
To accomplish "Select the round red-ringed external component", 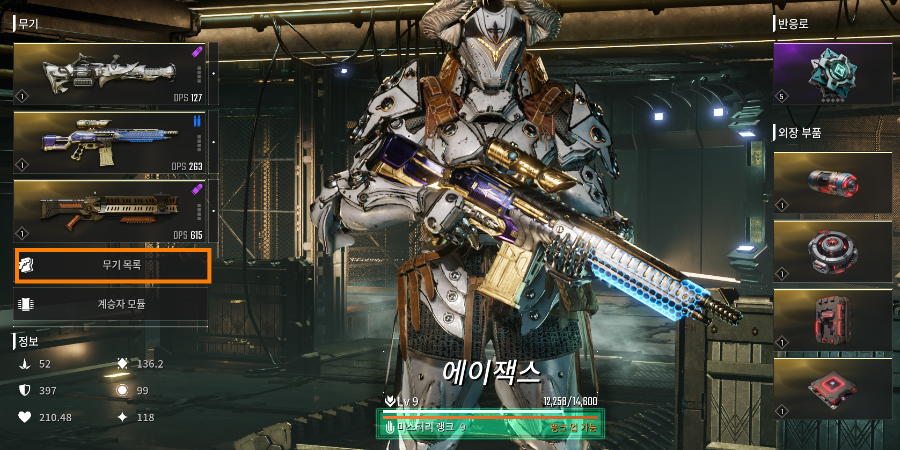I will [832, 251].
